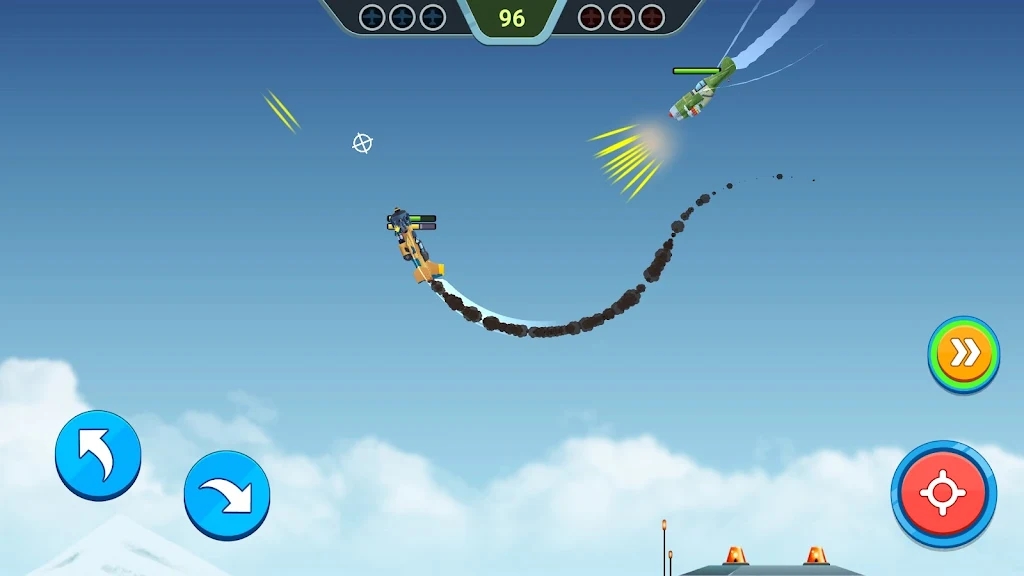Activate the orange speed boost button

pos(963,354)
